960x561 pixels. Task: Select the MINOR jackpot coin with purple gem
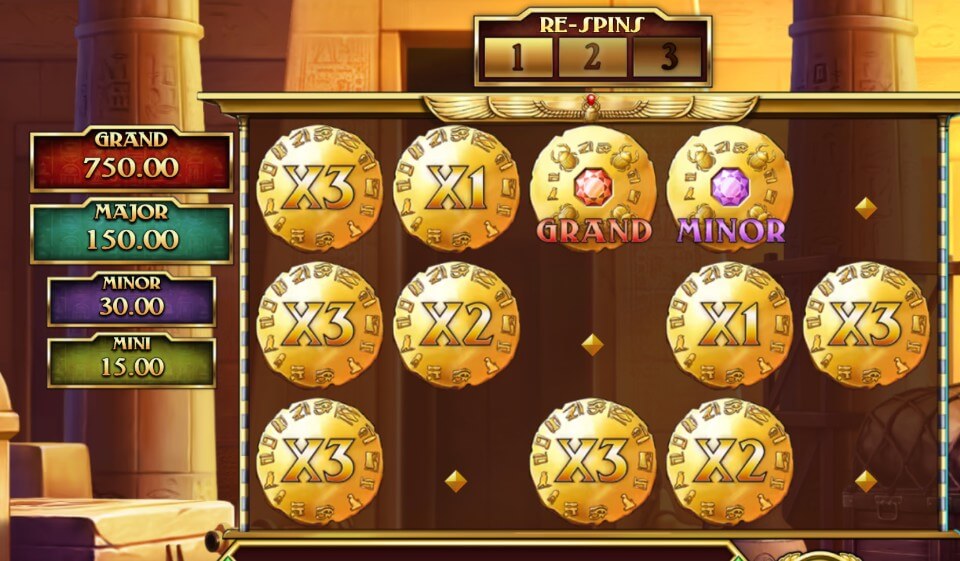pos(730,188)
